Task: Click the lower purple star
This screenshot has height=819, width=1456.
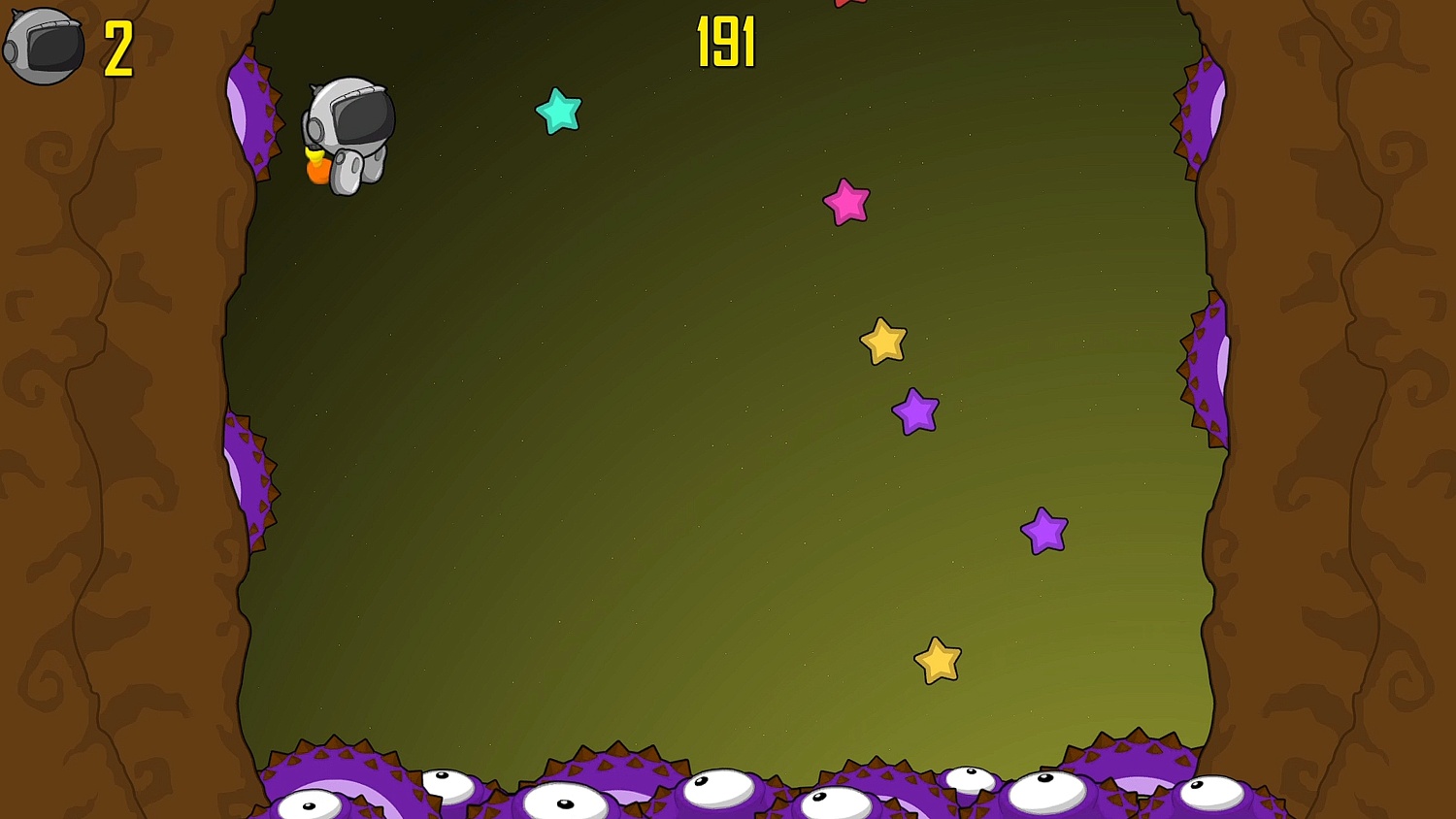Action: coord(1044,532)
